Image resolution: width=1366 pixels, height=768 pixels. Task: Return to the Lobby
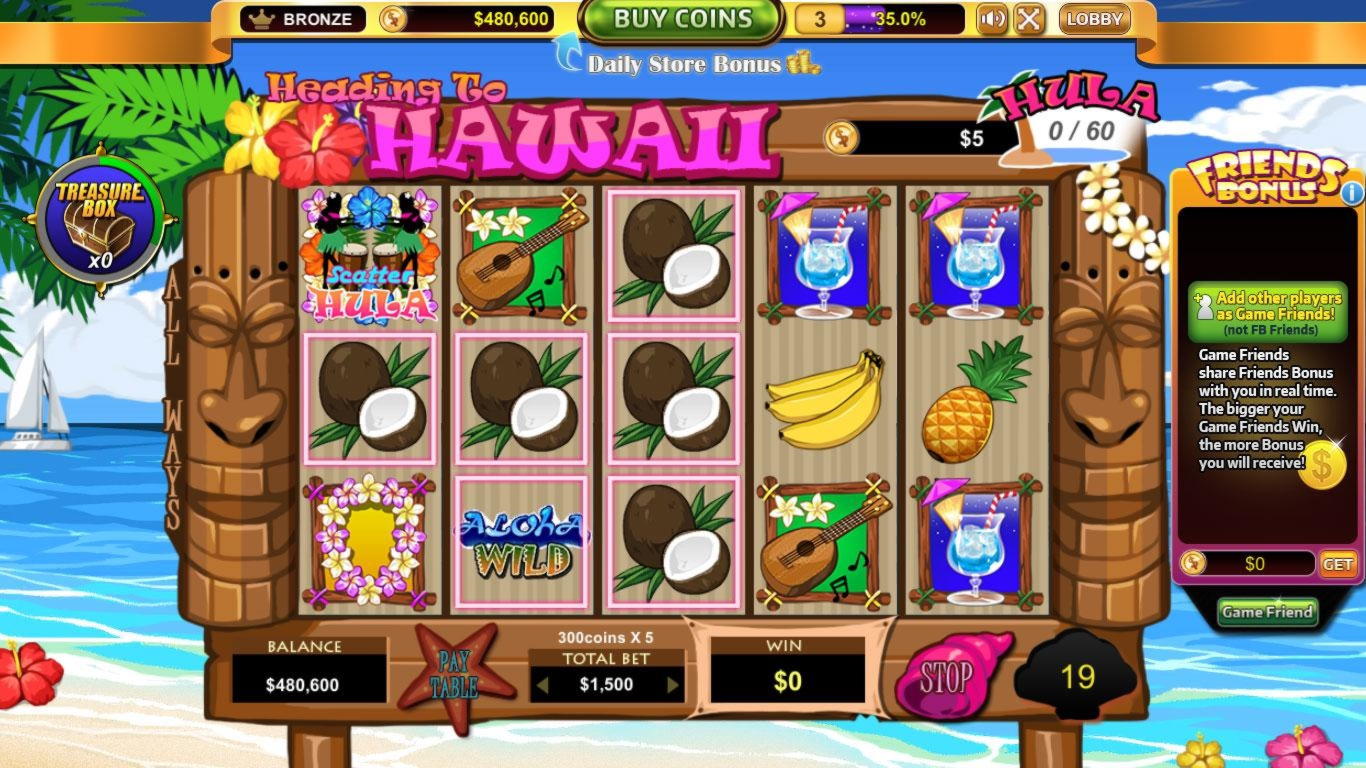(x=1094, y=19)
